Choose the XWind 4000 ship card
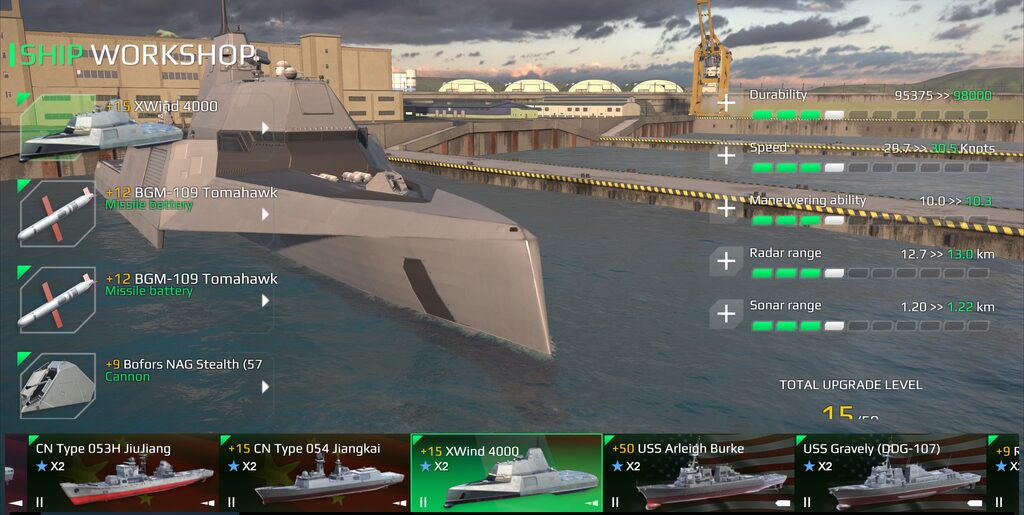1024x515 pixels. (506, 473)
